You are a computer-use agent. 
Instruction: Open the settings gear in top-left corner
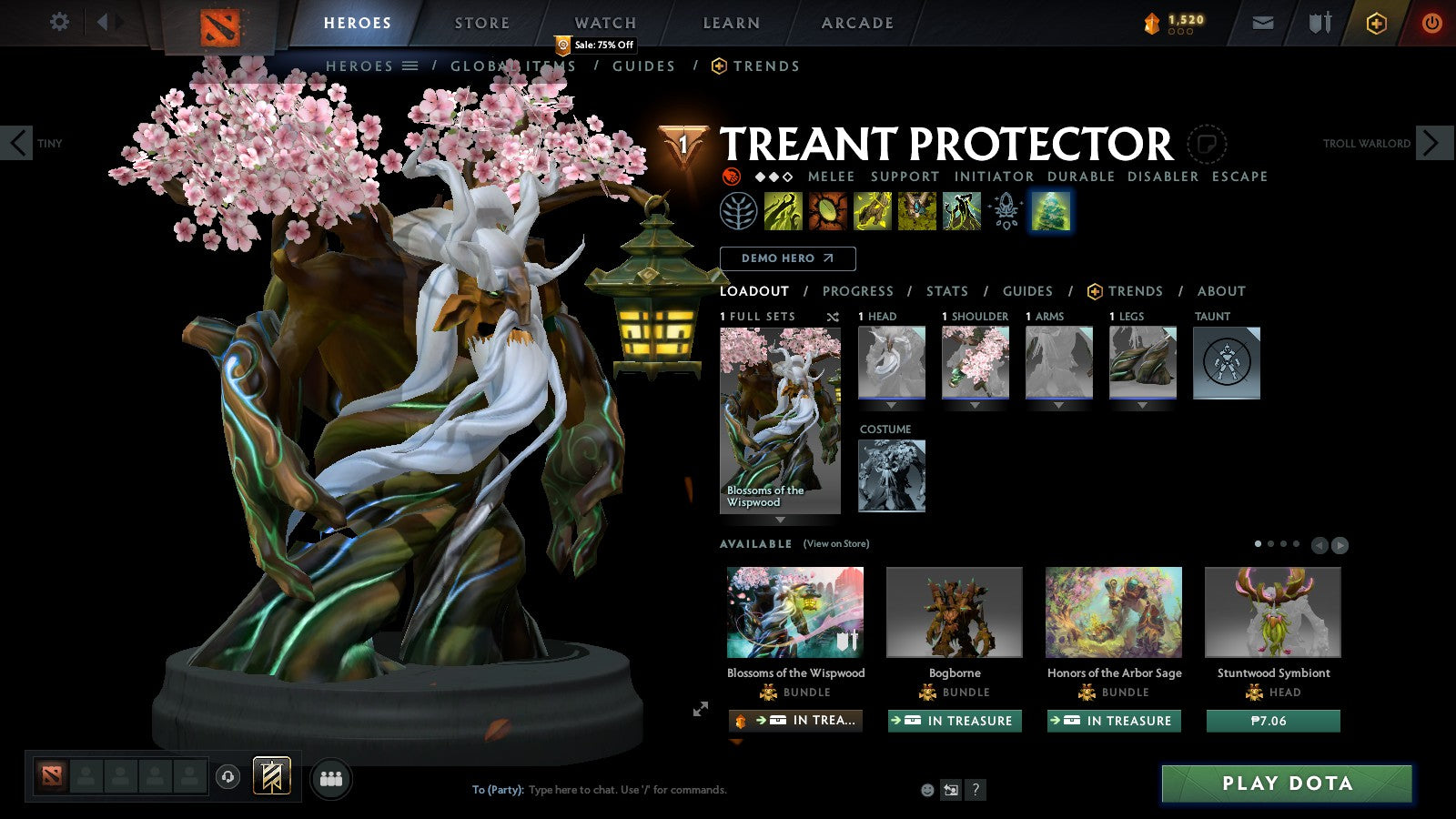coord(59,23)
